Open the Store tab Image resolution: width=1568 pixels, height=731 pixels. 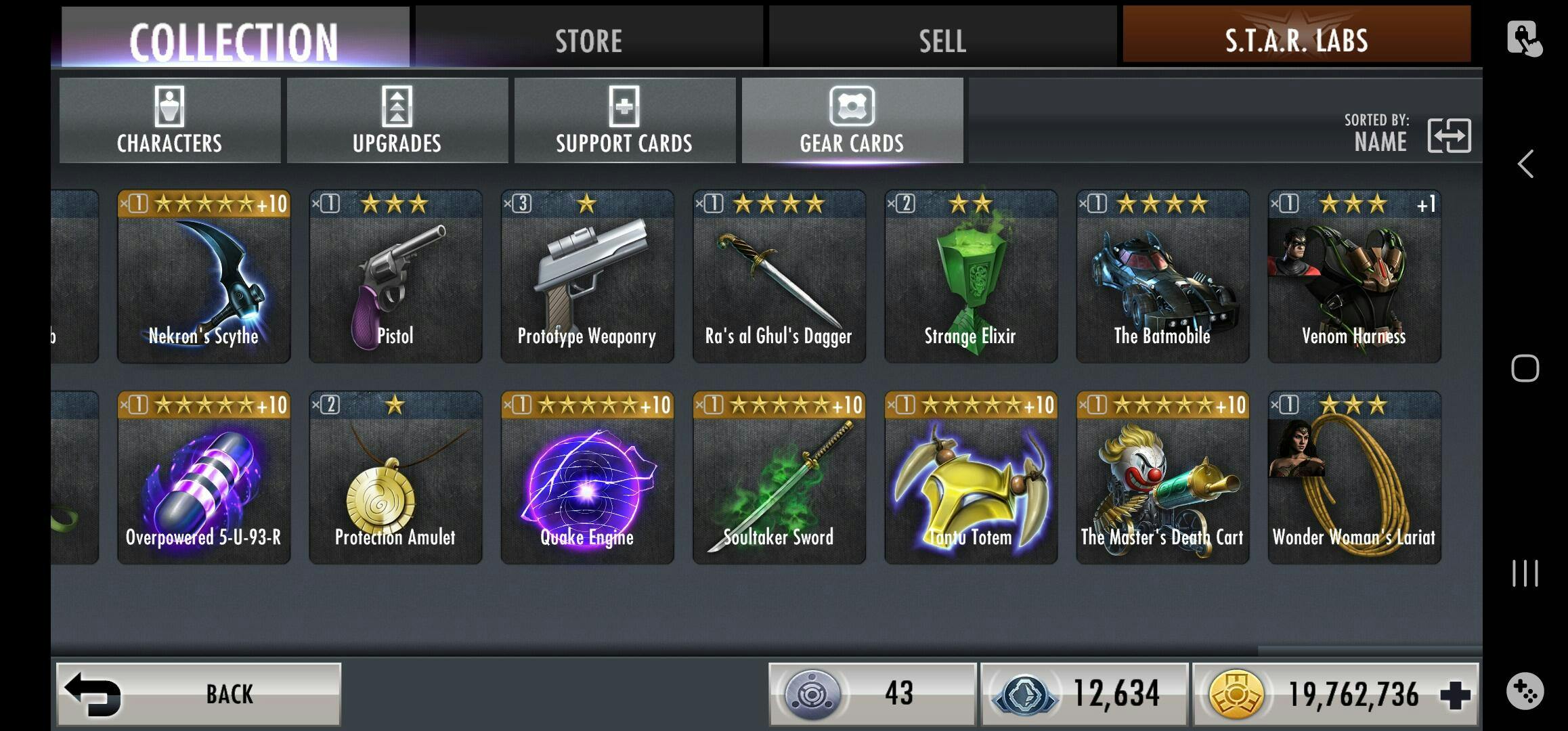click(x=588, y=39)
